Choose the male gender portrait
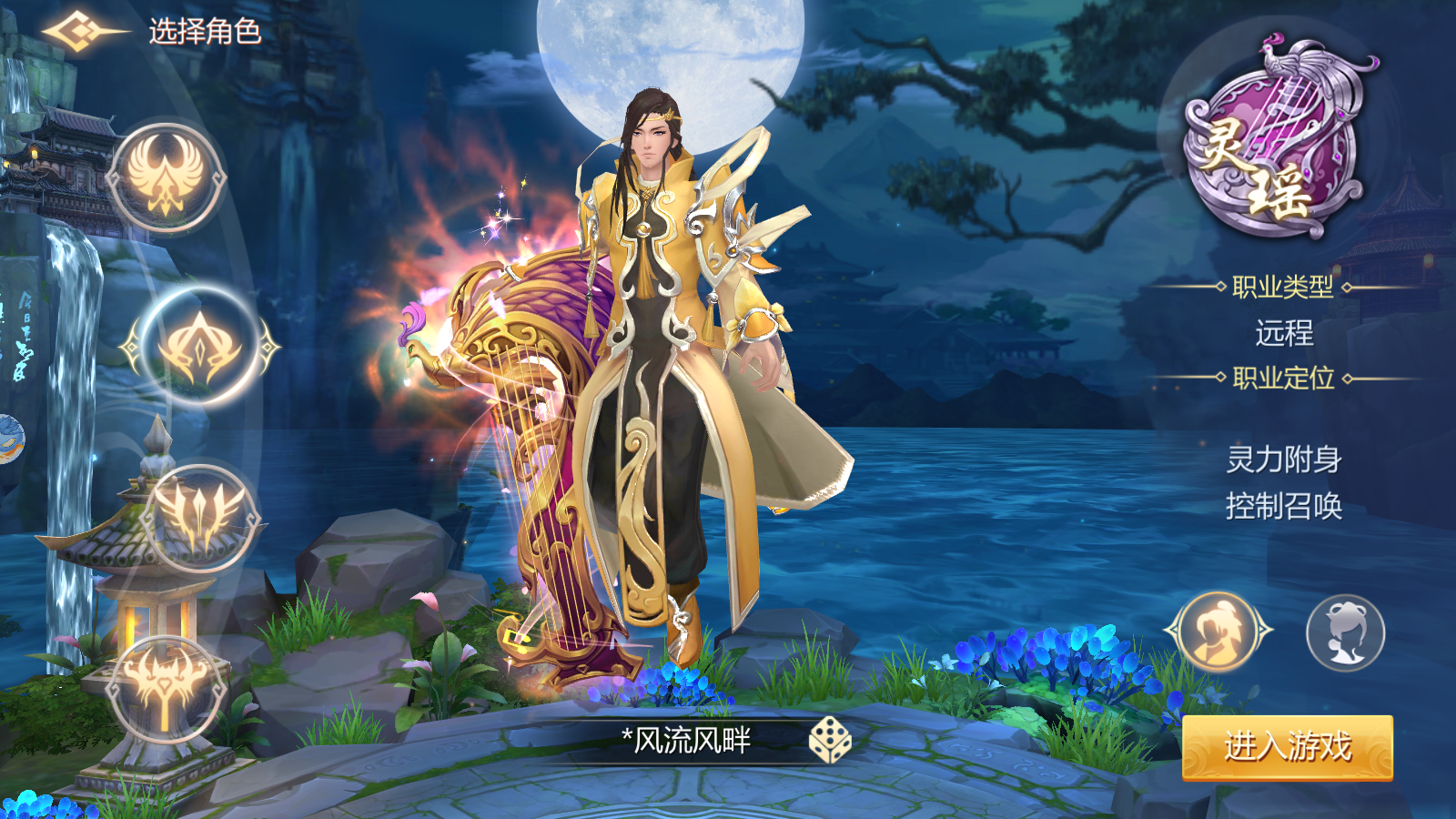The image size is (1456, 819). 1218,631
